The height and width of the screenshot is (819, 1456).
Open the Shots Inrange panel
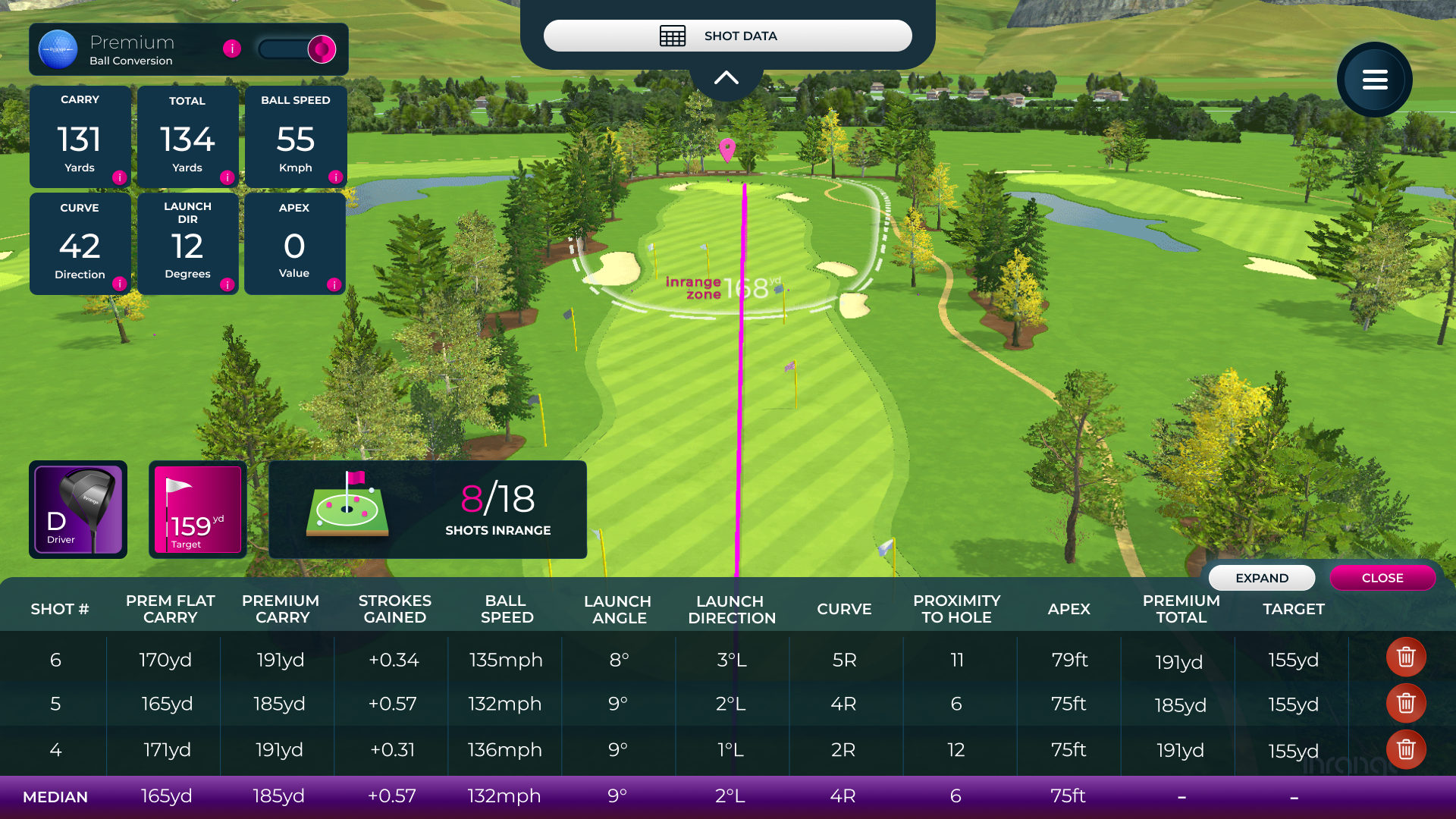pyautogui.click(x=428, y=510)
